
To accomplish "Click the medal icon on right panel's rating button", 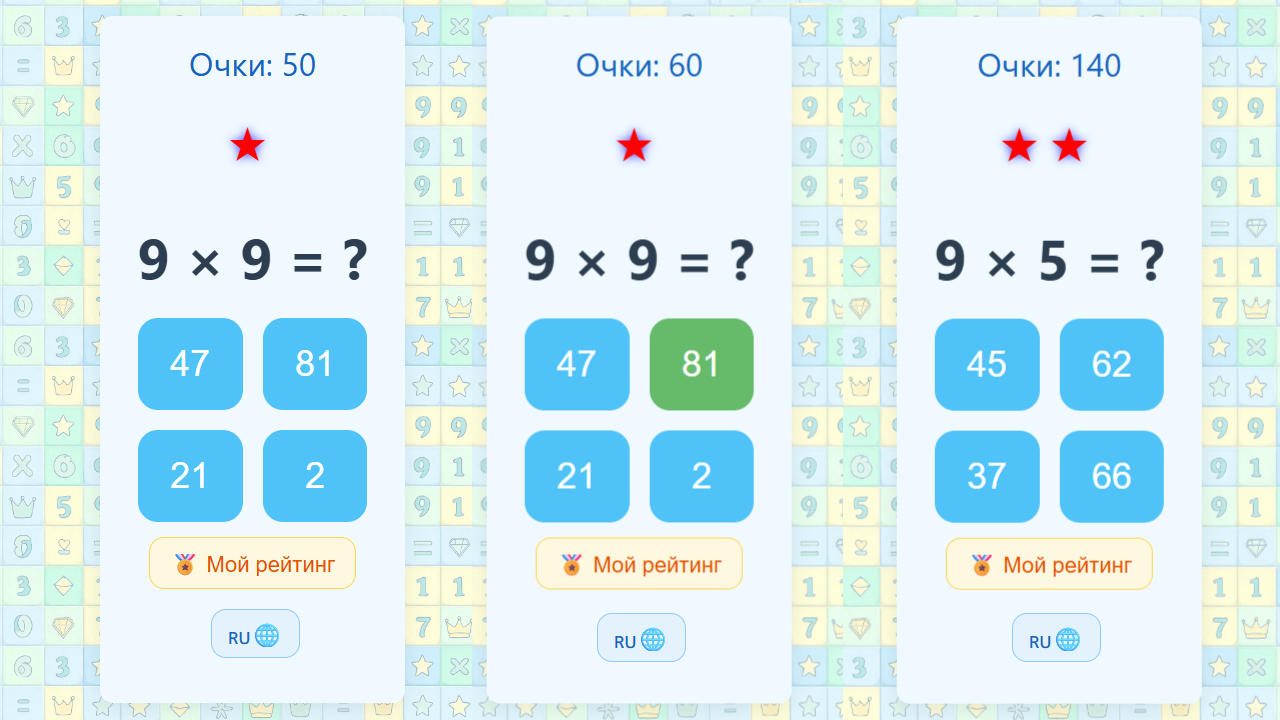I will coord(979,563).
